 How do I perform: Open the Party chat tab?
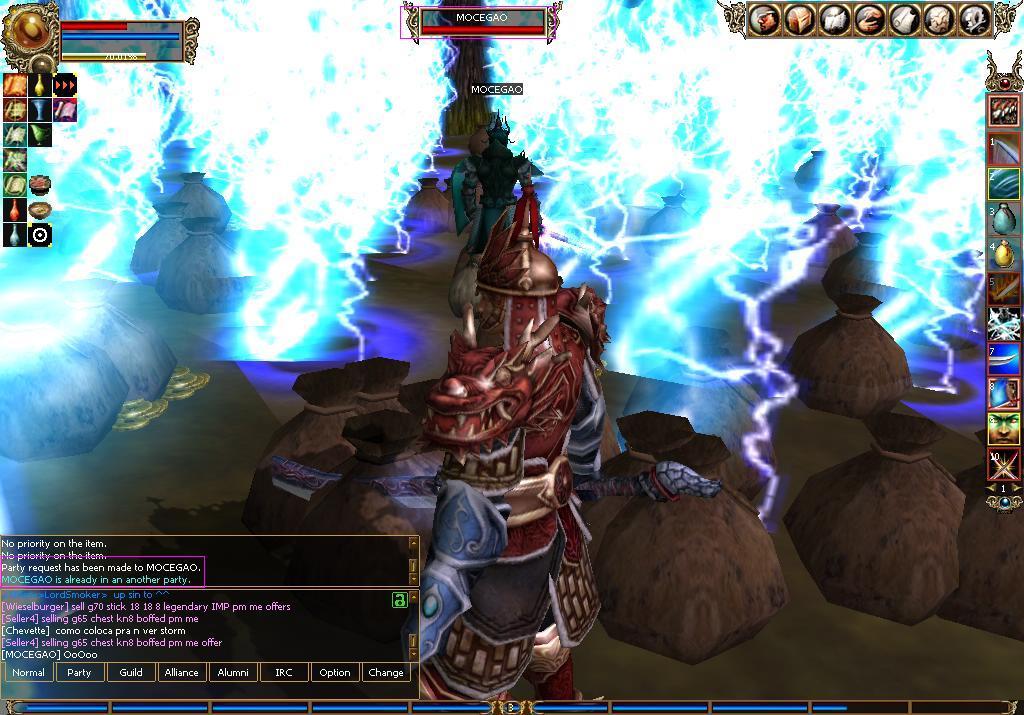[x=79, y=672]
